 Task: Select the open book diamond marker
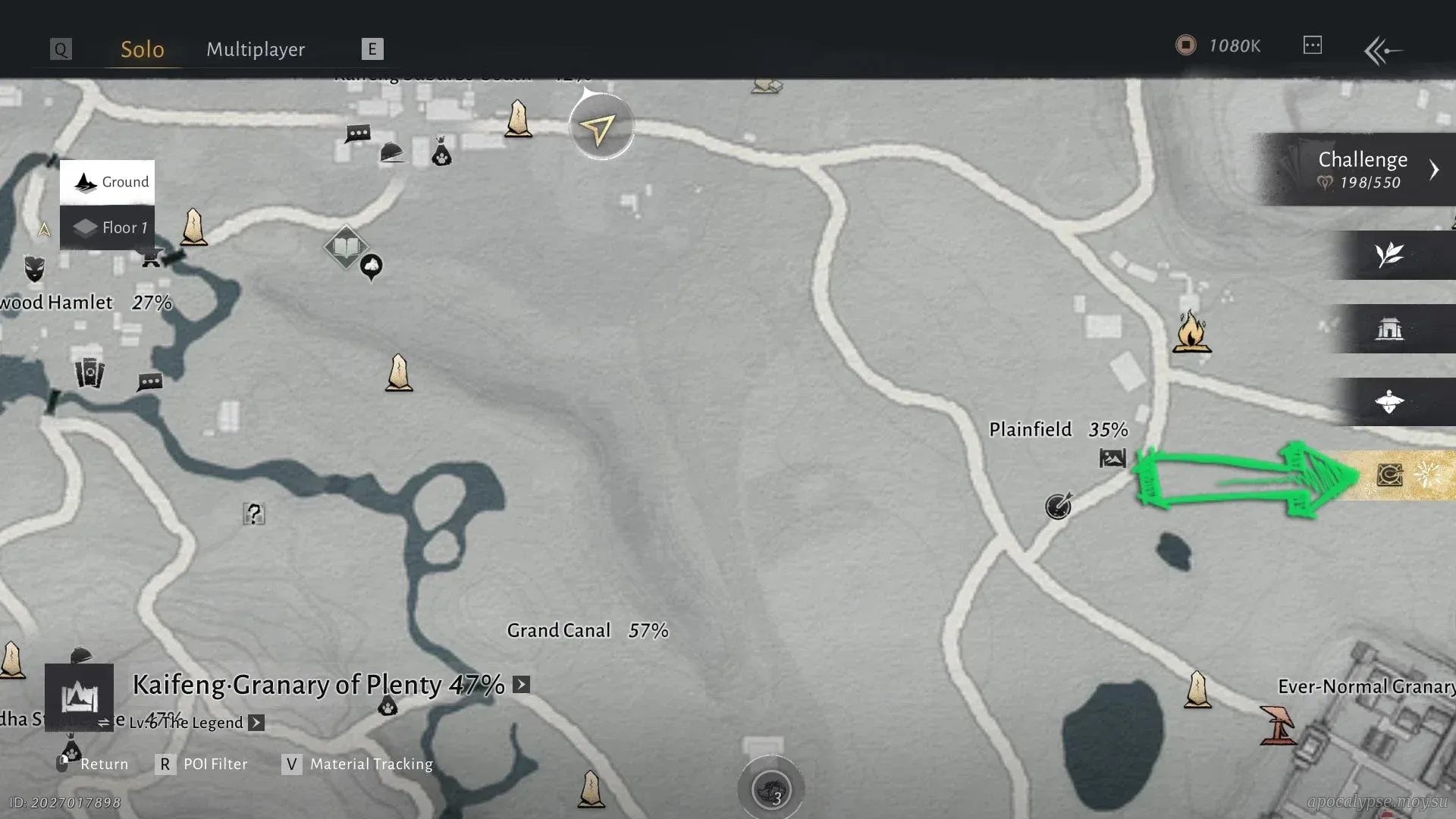point(346,246)
